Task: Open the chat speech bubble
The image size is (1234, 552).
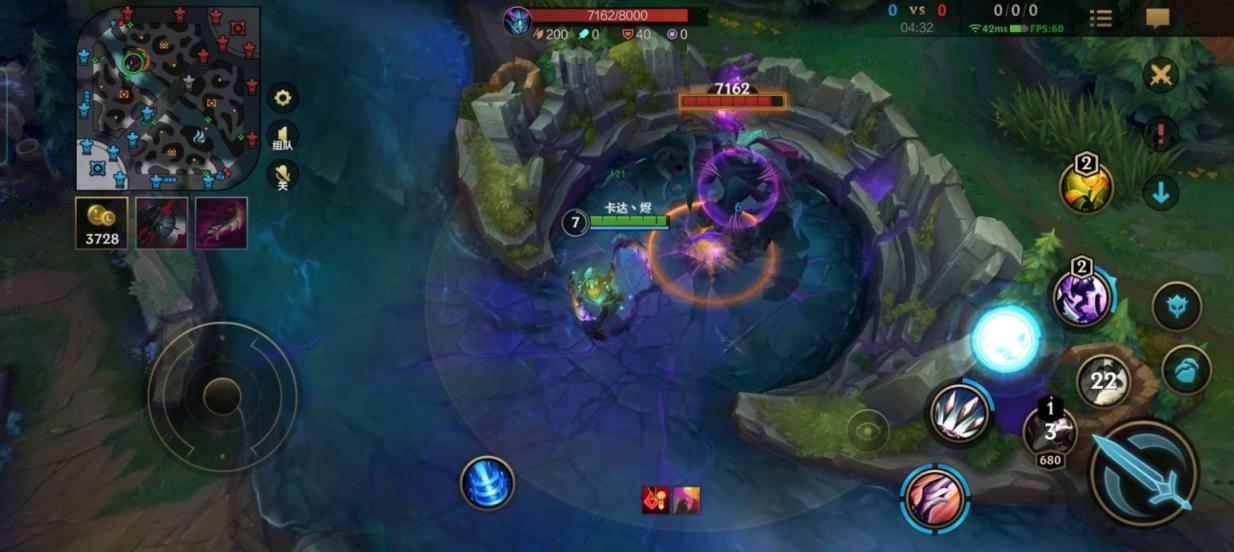Action: 1158,19
